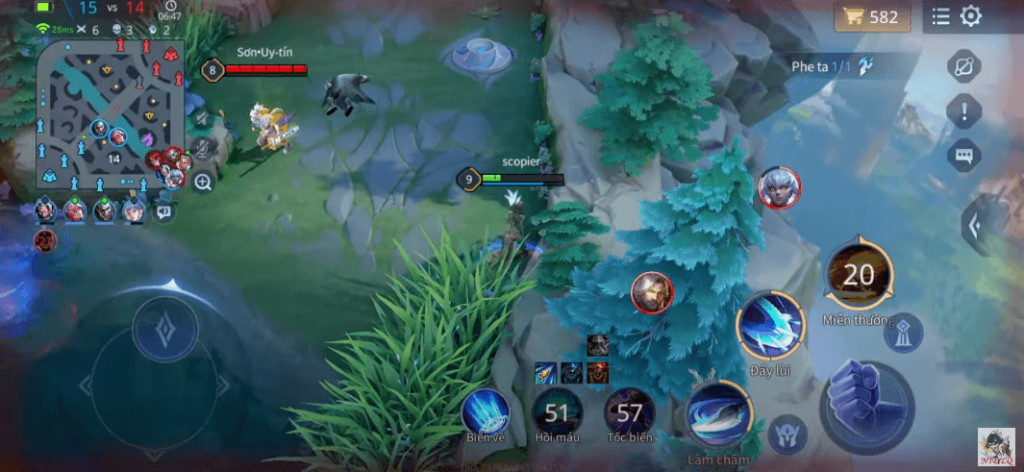The height and width of the screenshot is (472, 1024).
Task: Activate the Đẩy lùi skill
Action: coord(771,325)
